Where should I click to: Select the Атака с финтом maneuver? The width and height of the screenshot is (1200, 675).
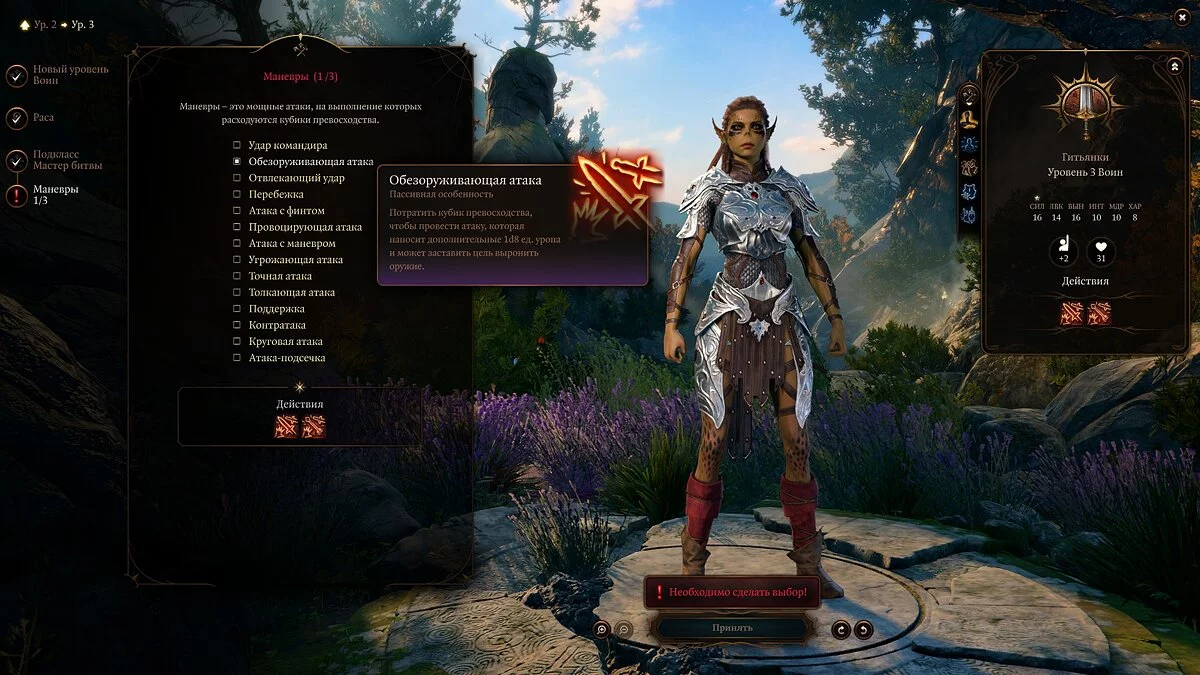tap(237, 211)
